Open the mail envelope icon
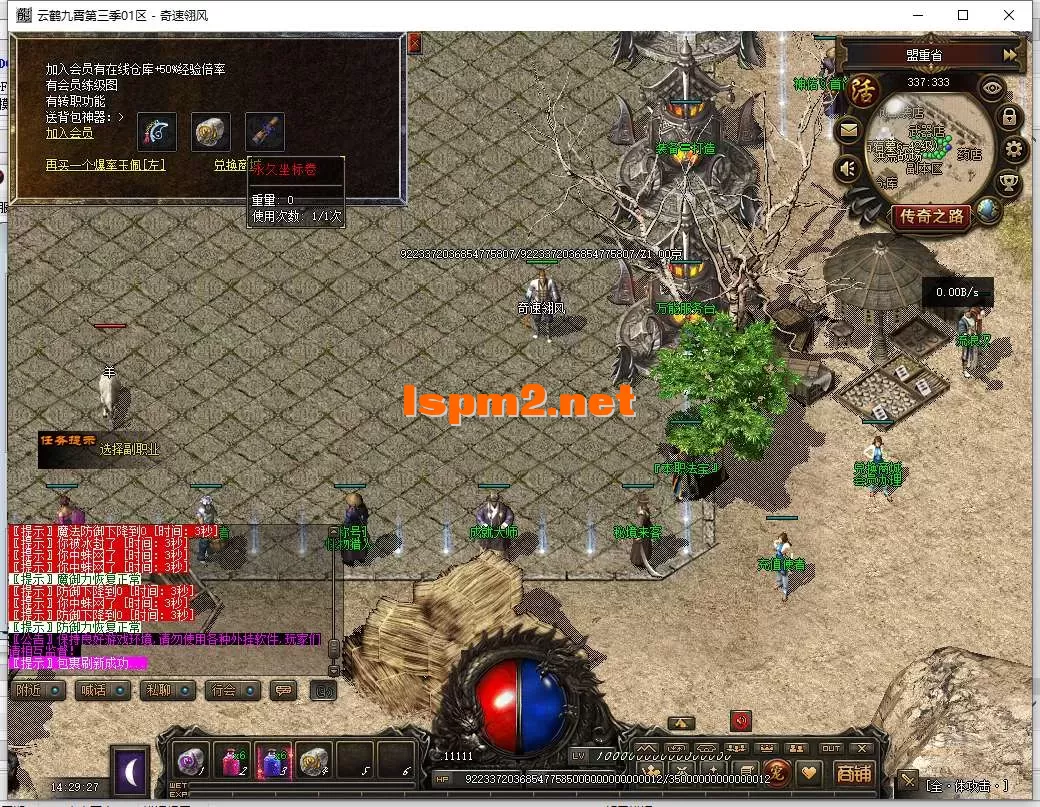 point(848,129)
